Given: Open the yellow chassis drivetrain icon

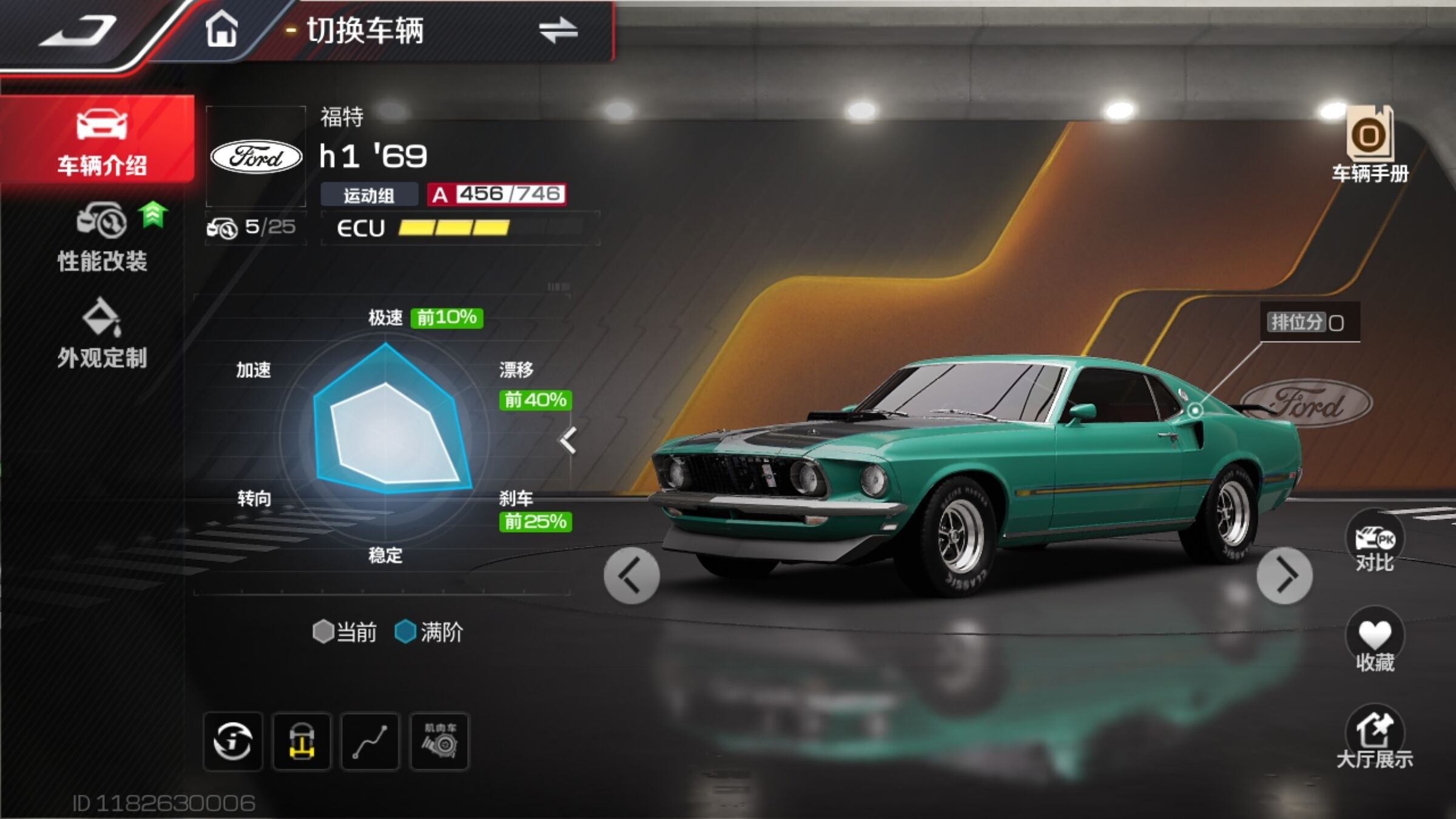Looking at the screenshot, I should click(x=302, y=741).
